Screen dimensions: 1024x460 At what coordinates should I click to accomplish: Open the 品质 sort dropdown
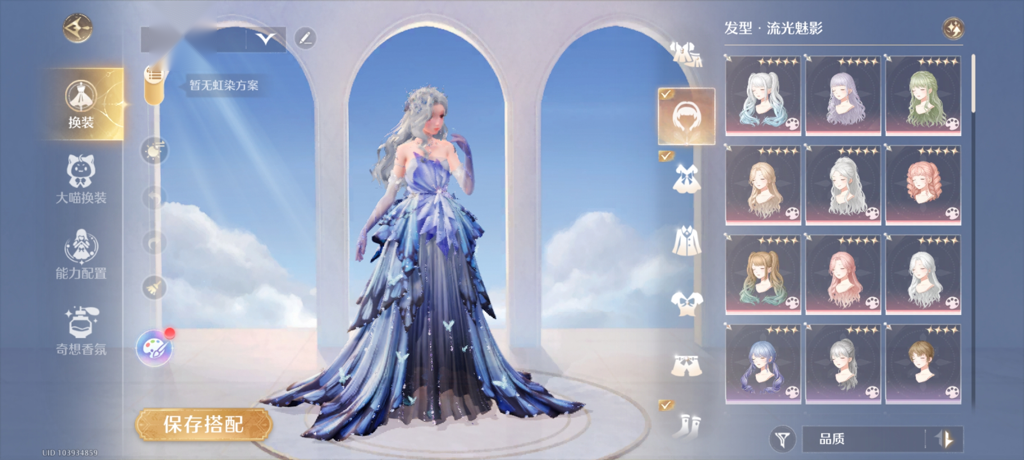click(865, 438)
